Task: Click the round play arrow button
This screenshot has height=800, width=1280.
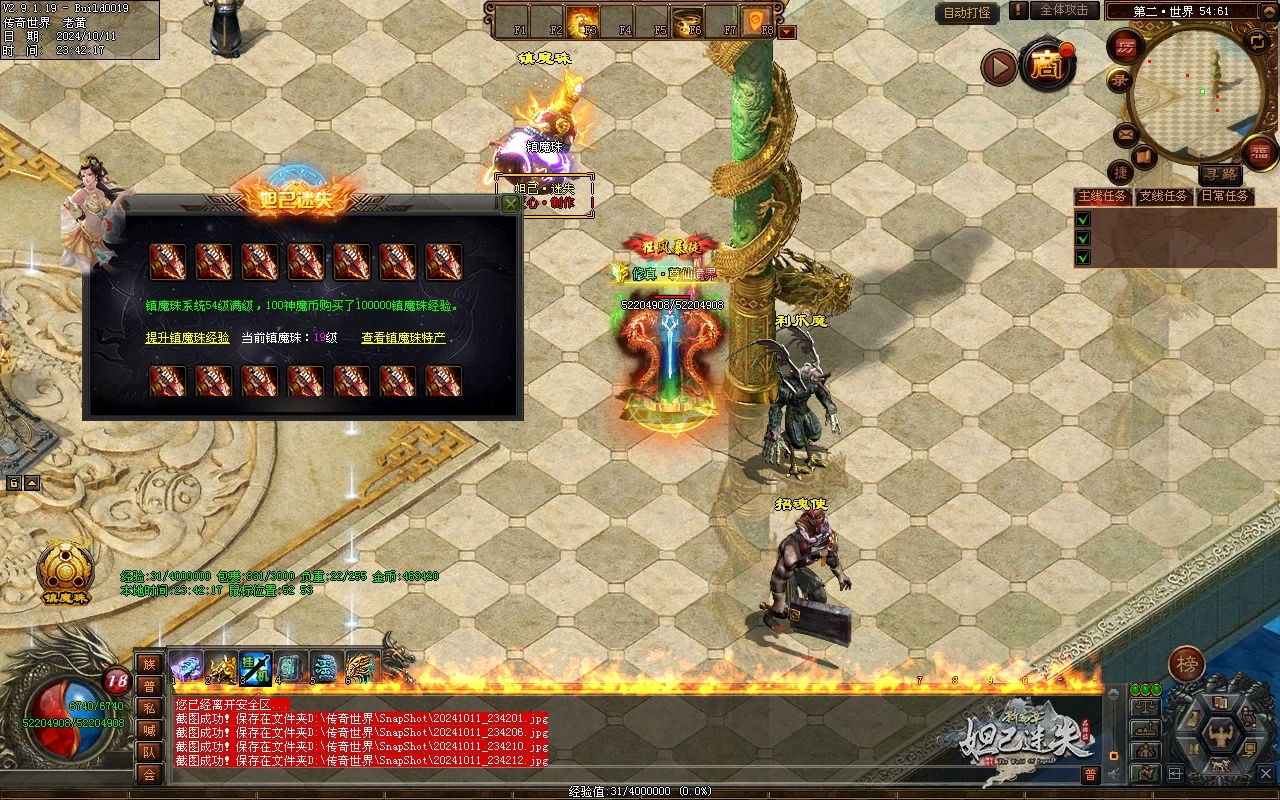Action: coord(998,67)
